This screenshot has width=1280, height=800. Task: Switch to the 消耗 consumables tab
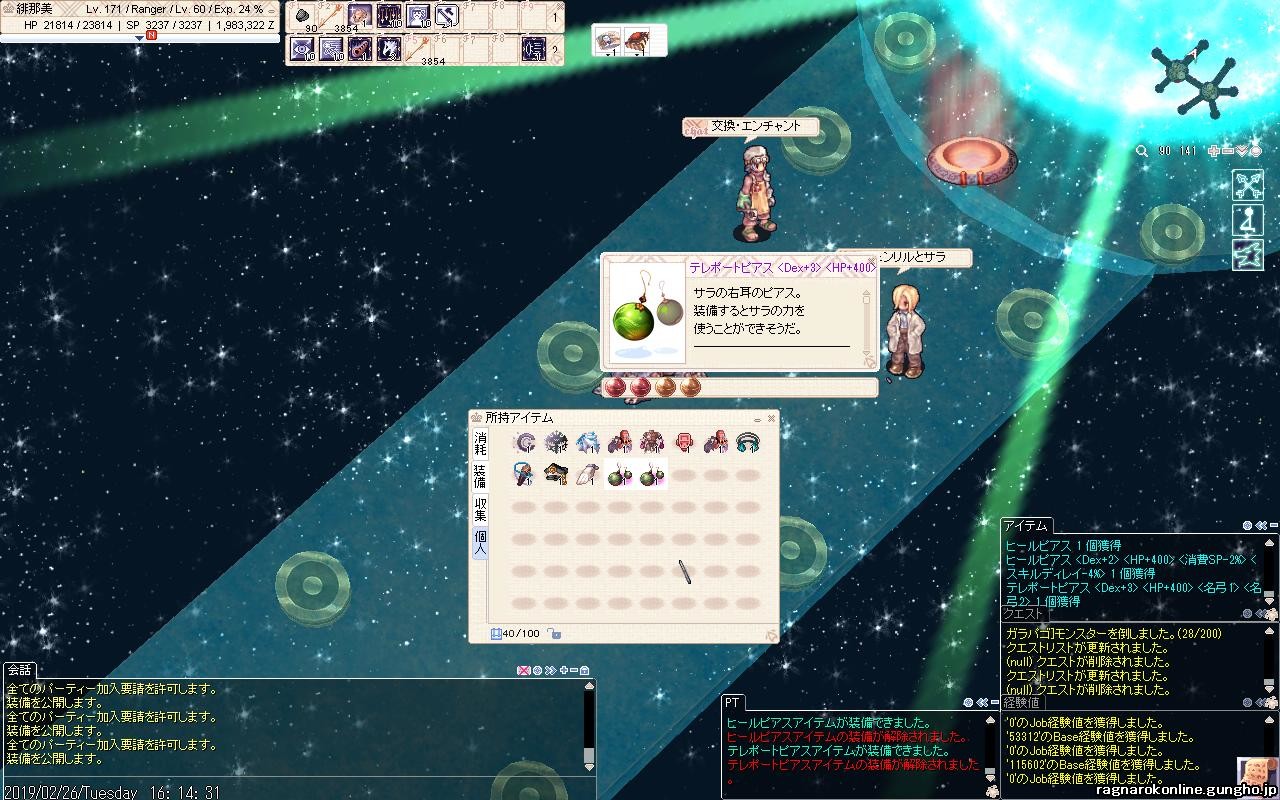click(481, 443)
